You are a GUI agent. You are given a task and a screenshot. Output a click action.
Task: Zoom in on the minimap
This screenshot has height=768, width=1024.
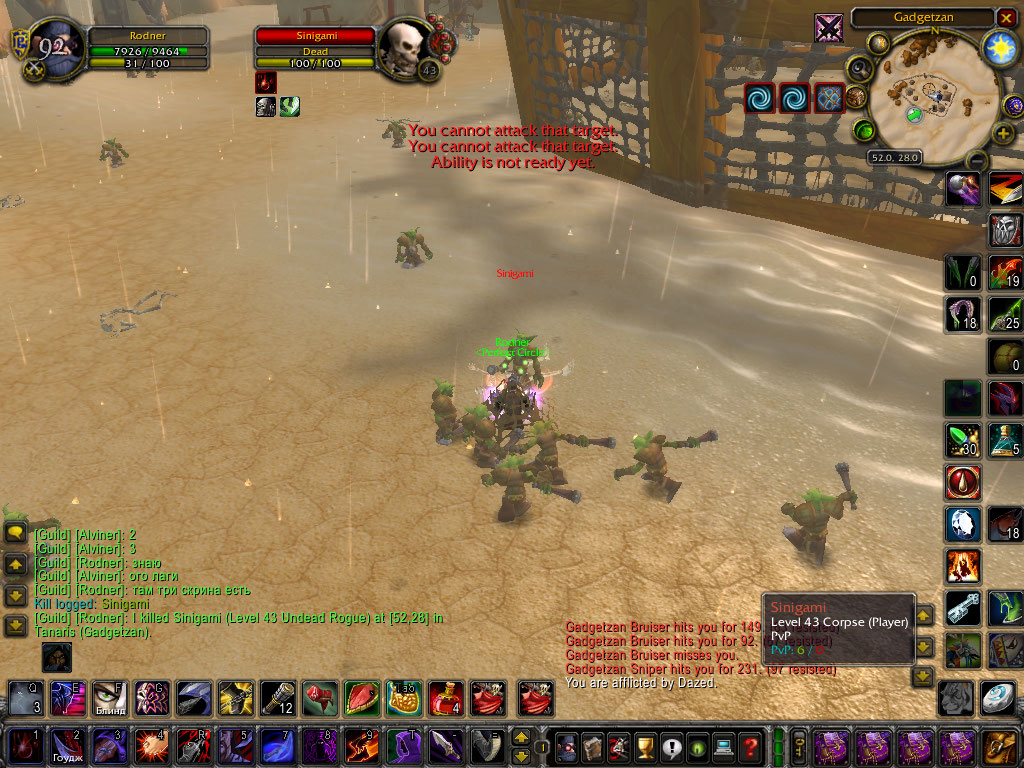coord(1003,133)
